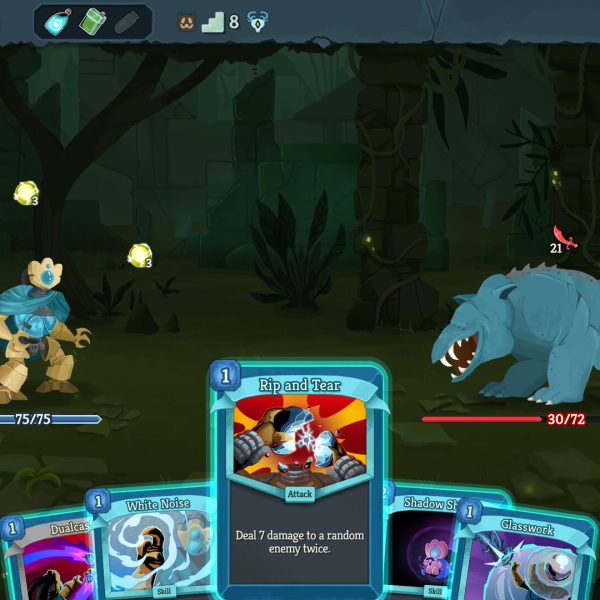Click the ascension face icon in top bar
The width and height of the screenshot is (600, 600).
[186, 21]
